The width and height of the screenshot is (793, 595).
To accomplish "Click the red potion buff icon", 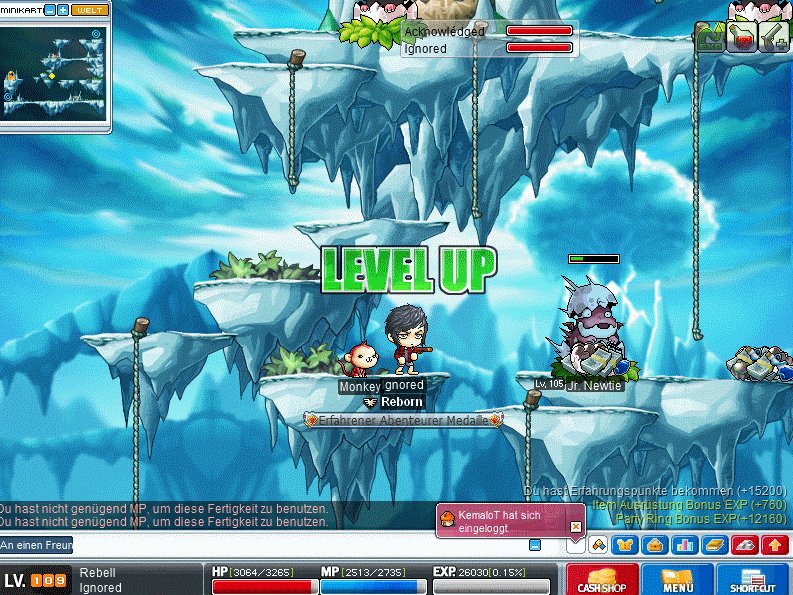I will click(x=742, y=37).
